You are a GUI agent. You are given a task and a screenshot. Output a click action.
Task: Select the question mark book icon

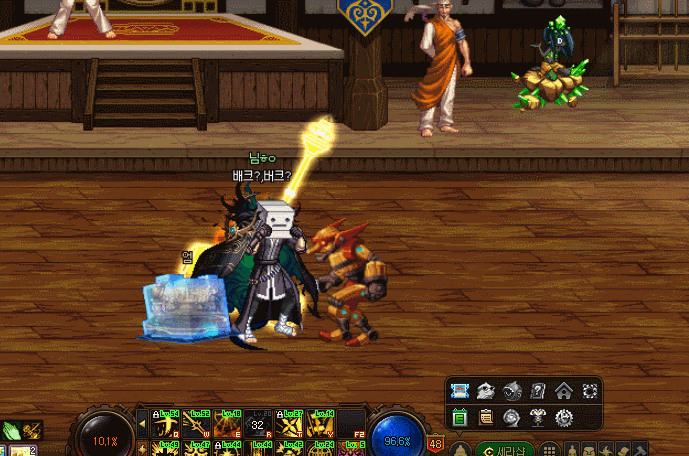538,391
